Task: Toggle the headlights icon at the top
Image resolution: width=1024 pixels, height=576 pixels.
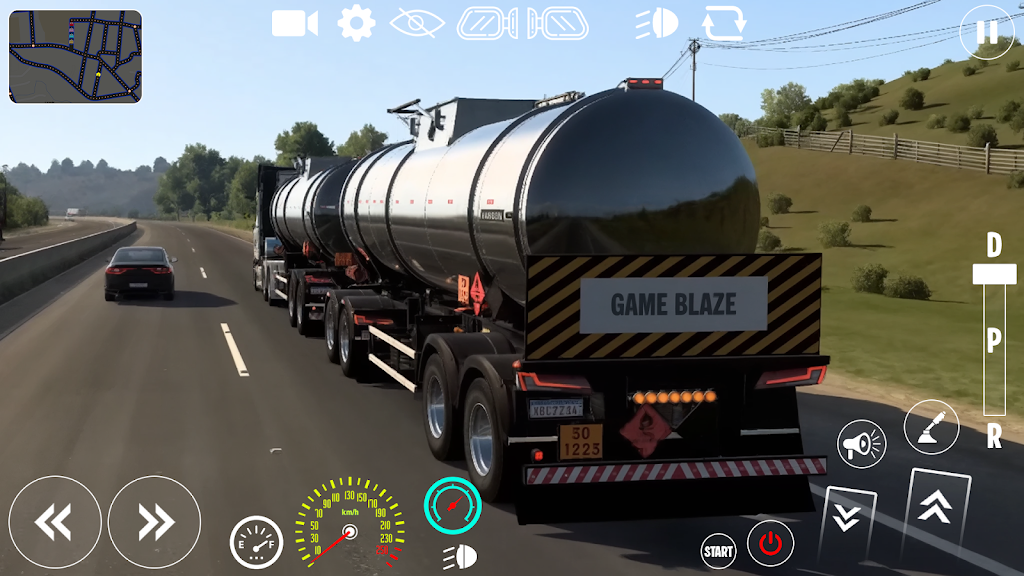Action: tap(657, 23)
